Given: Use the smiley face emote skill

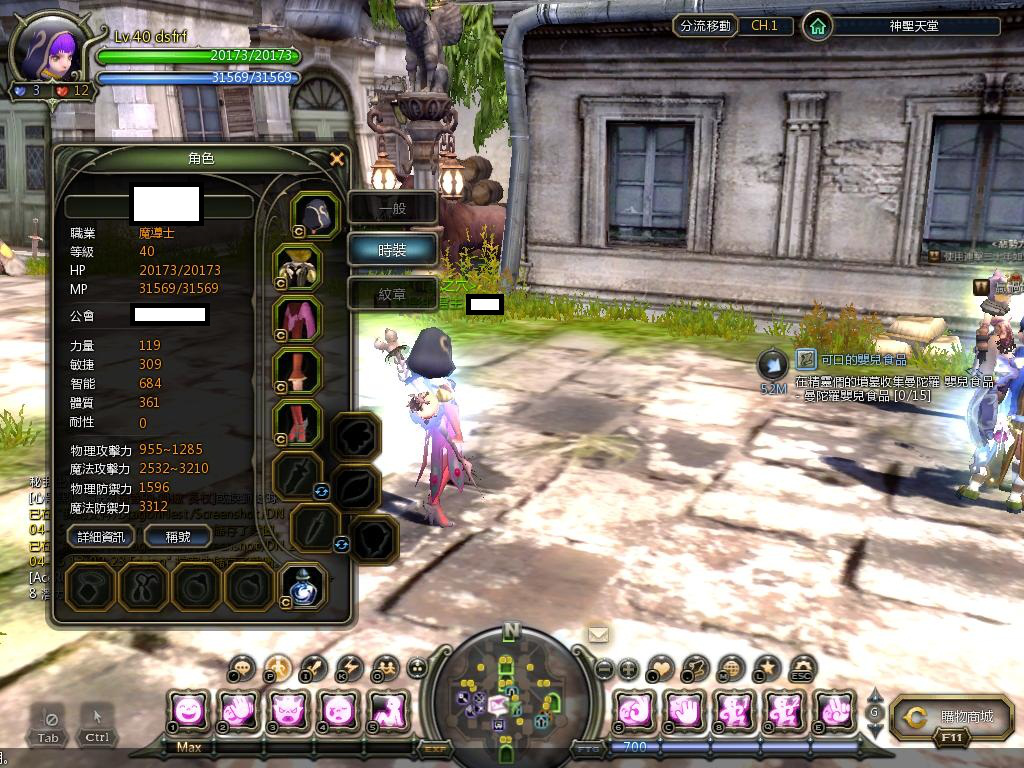Looking at the screenshot, I should pos(189,711).
